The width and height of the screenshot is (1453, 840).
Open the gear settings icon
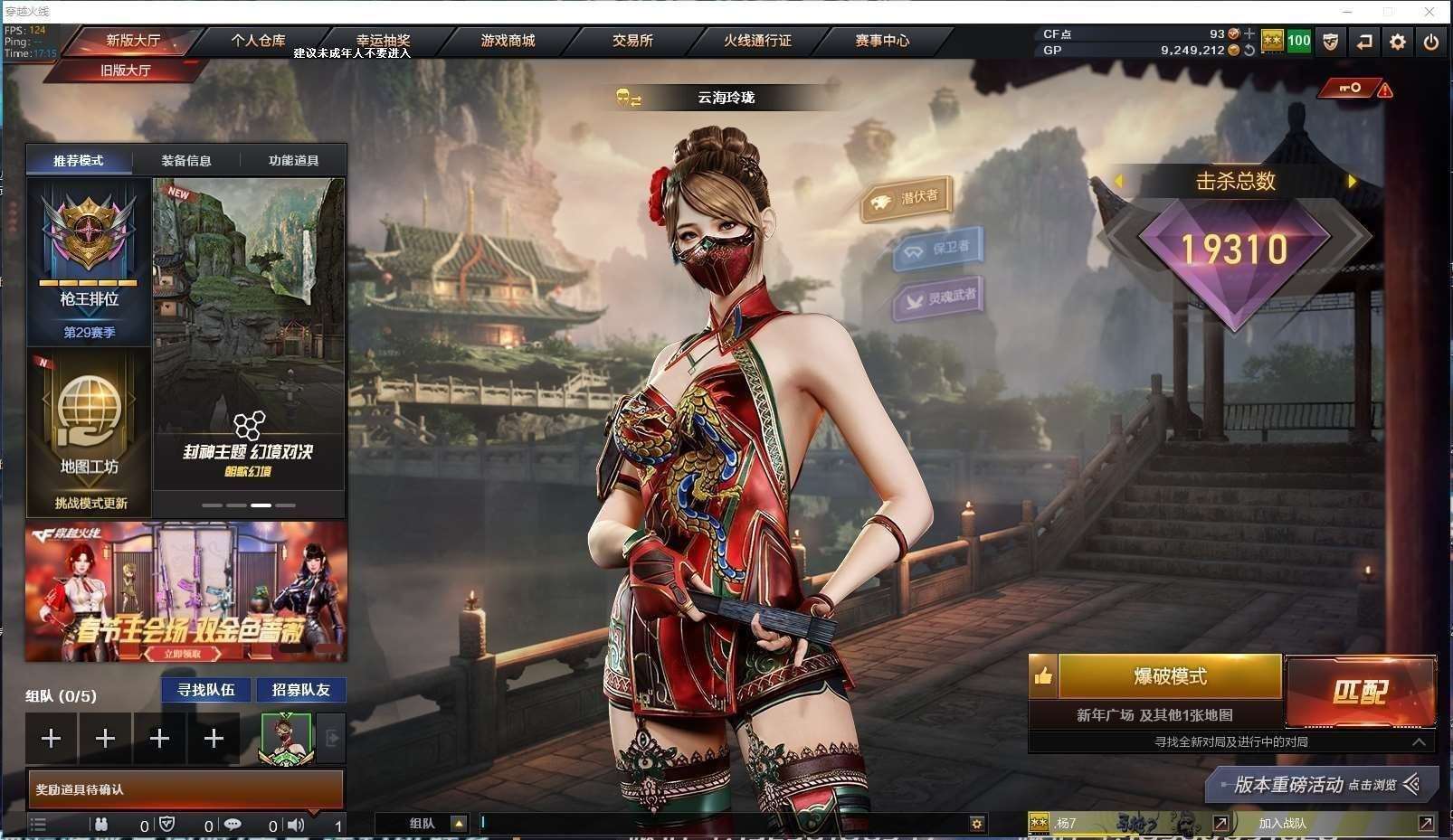pos(1398,42)
